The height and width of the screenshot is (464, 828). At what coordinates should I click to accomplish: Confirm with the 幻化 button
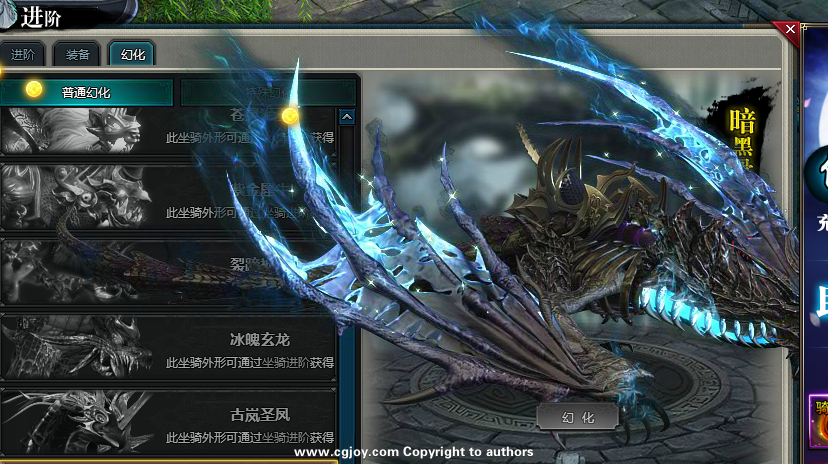click(x=576, y=417)
